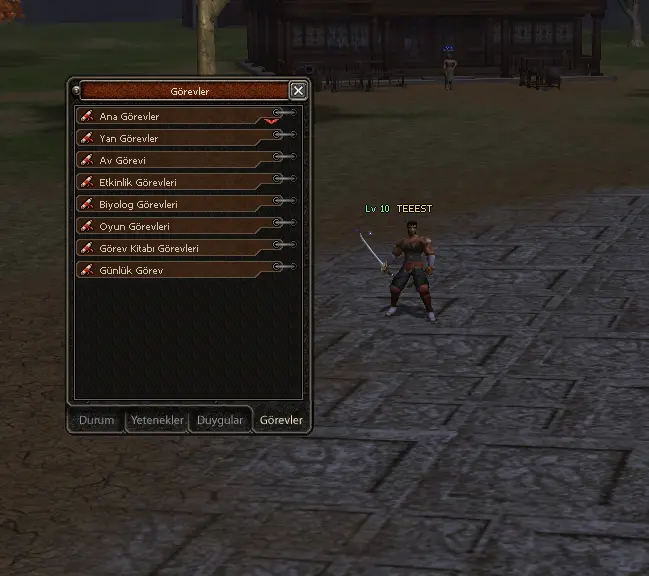
Task: Close the Görevler window
Action: (298, 91)
